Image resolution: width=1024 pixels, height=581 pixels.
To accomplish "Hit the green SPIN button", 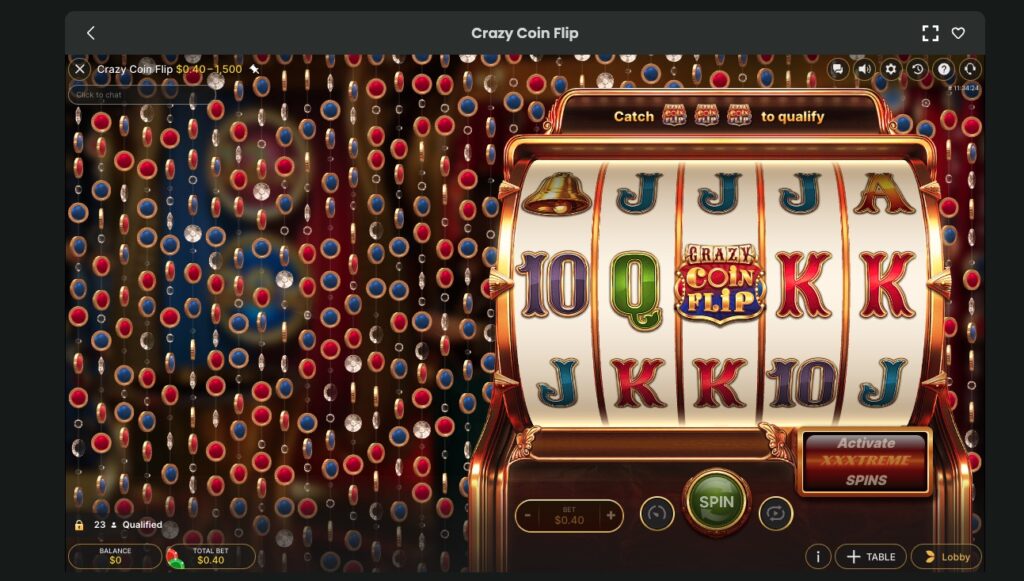I will (716, 502).
